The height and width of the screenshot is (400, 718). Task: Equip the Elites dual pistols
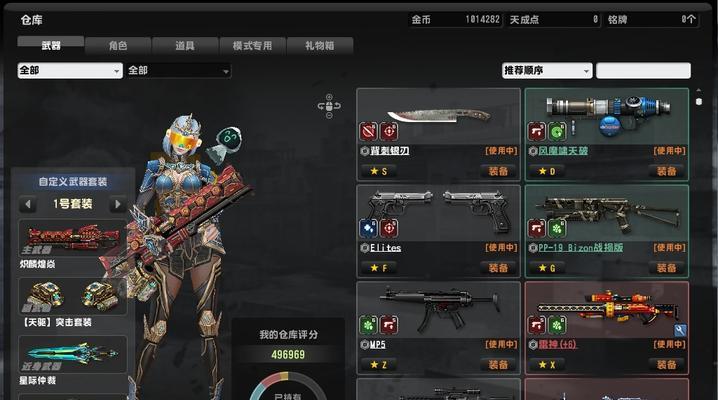498,268
